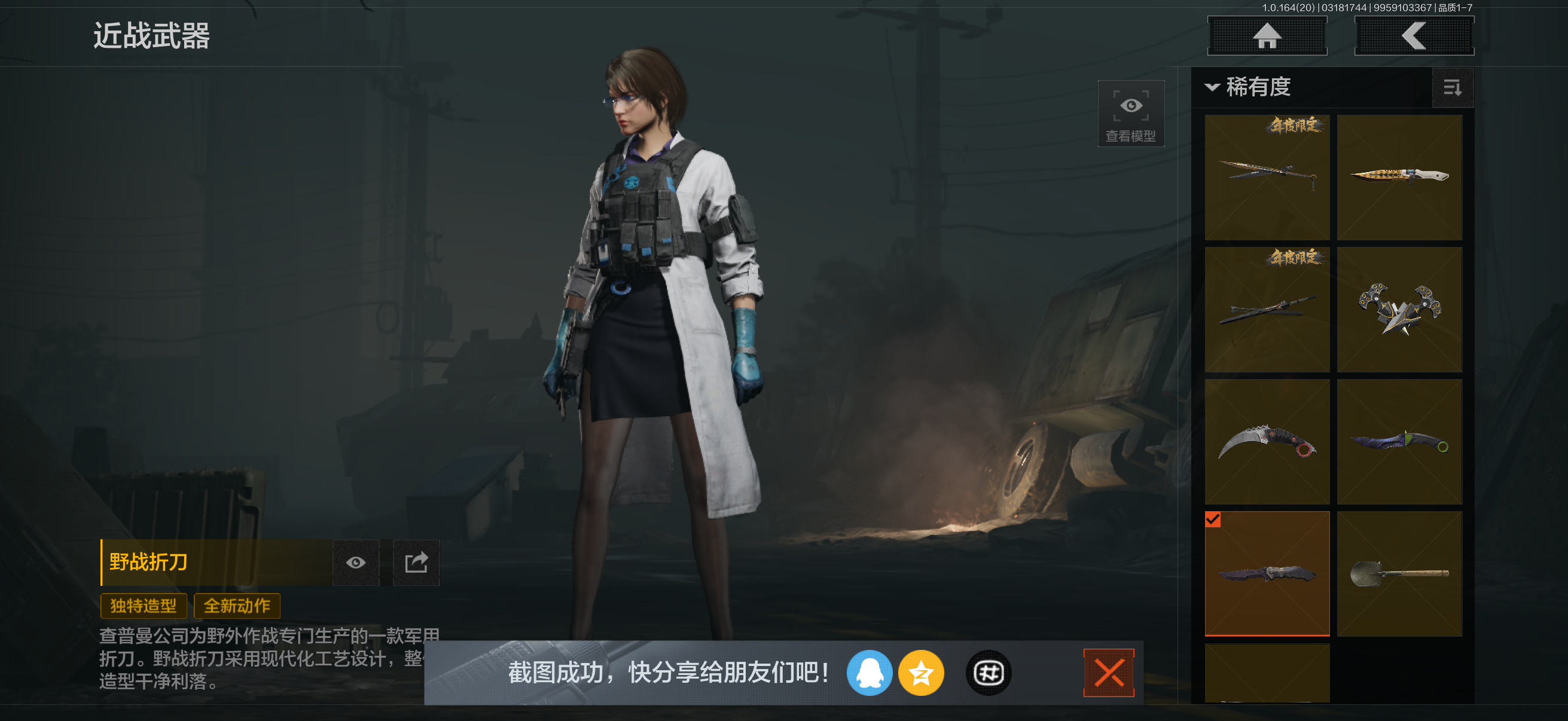This screenshot has height=721, width=1568.
Task: Click the 查看模型 eye icon
Action: [x=1130, y=113]
